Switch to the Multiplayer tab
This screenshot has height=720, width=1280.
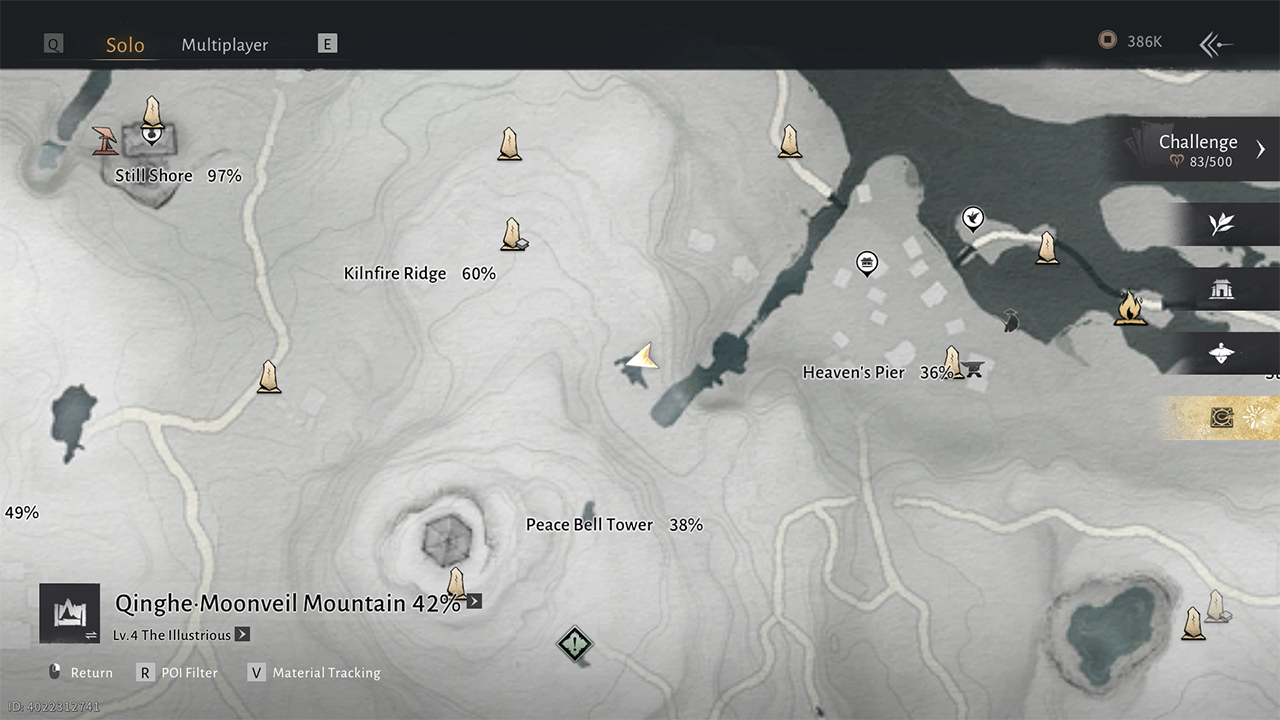point(224,45)
